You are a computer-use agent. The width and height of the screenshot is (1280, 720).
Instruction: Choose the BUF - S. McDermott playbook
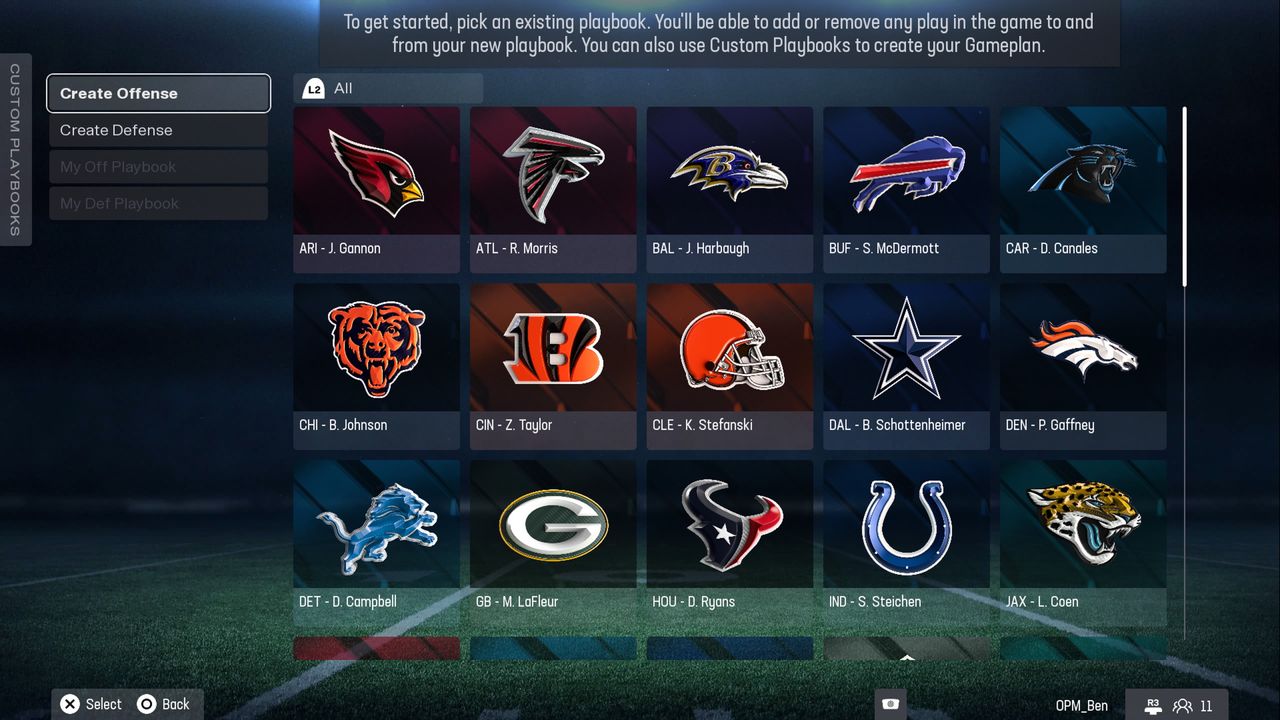(906, 189)
